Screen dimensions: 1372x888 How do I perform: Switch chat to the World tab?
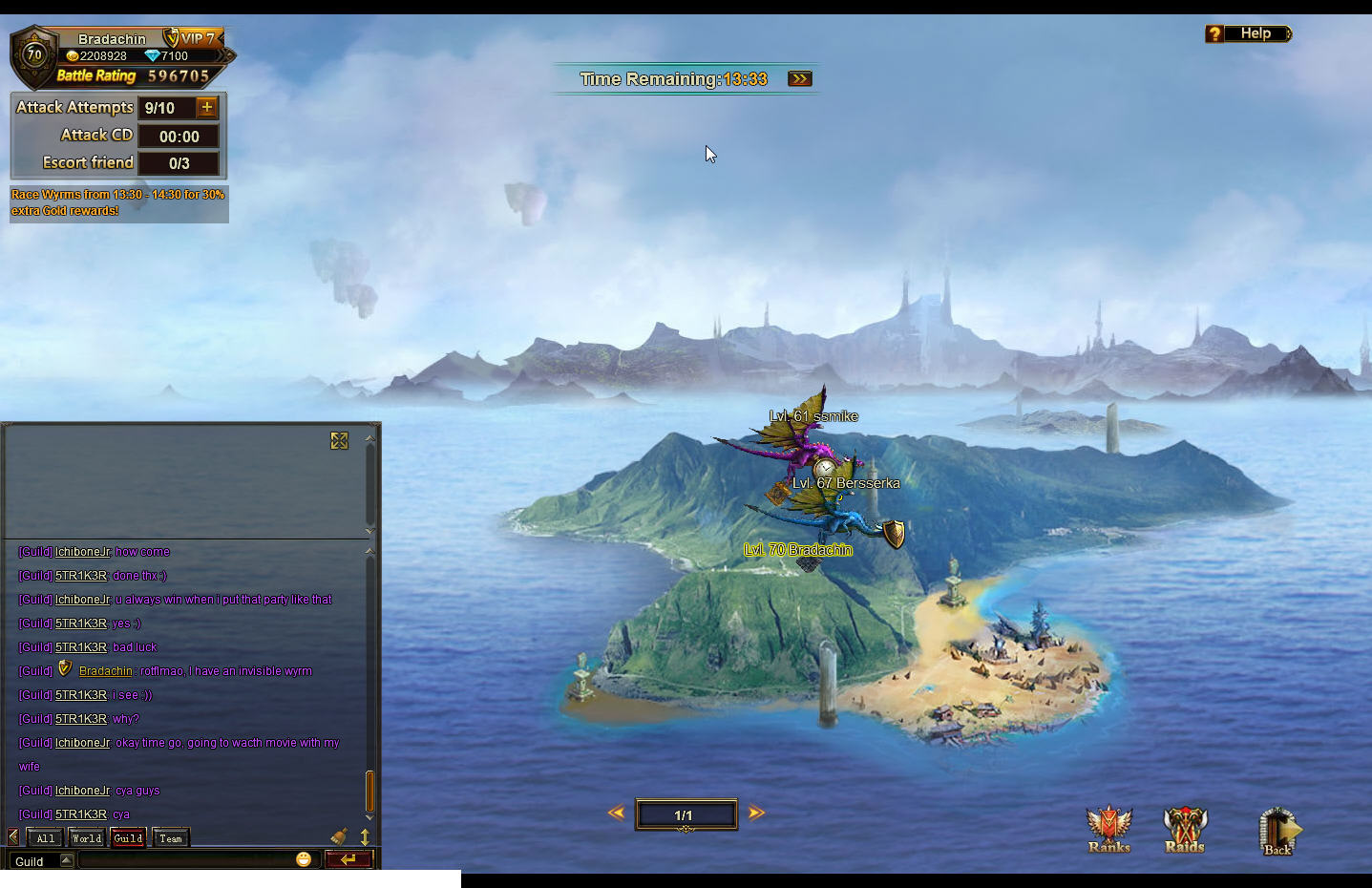87,838
